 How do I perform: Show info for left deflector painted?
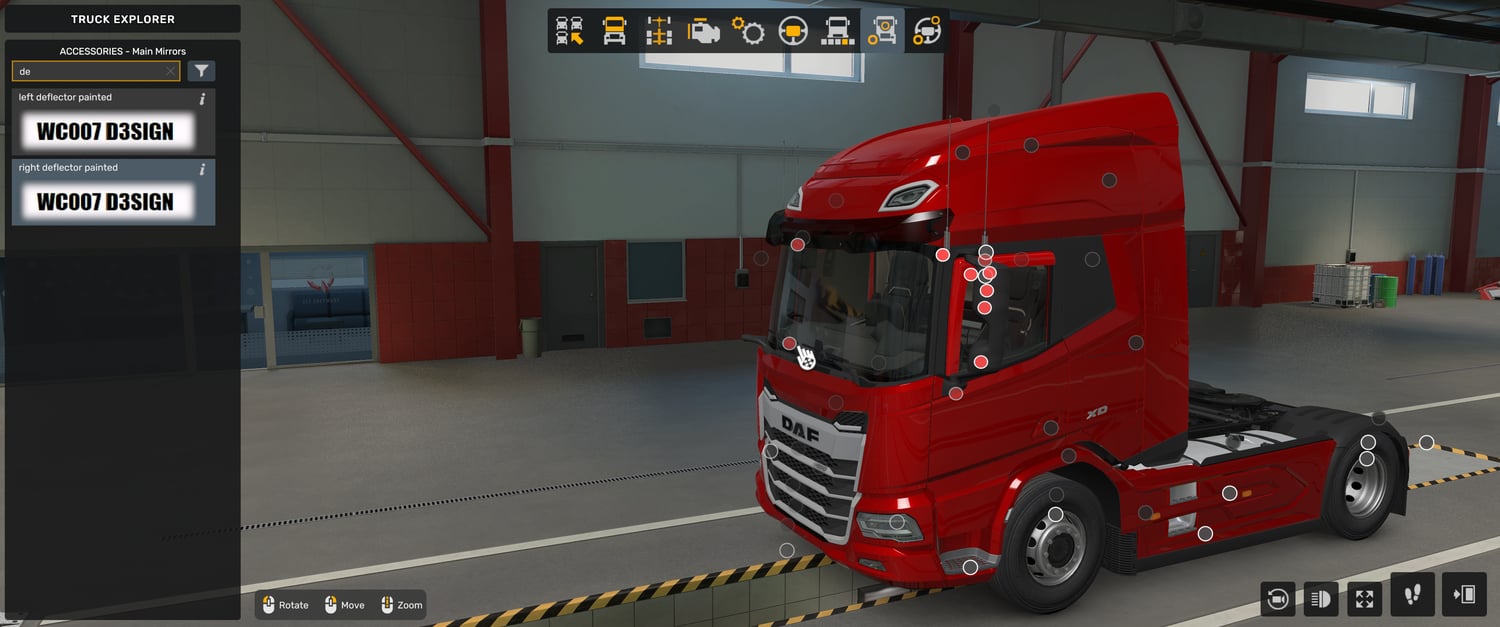pos(203,99)
